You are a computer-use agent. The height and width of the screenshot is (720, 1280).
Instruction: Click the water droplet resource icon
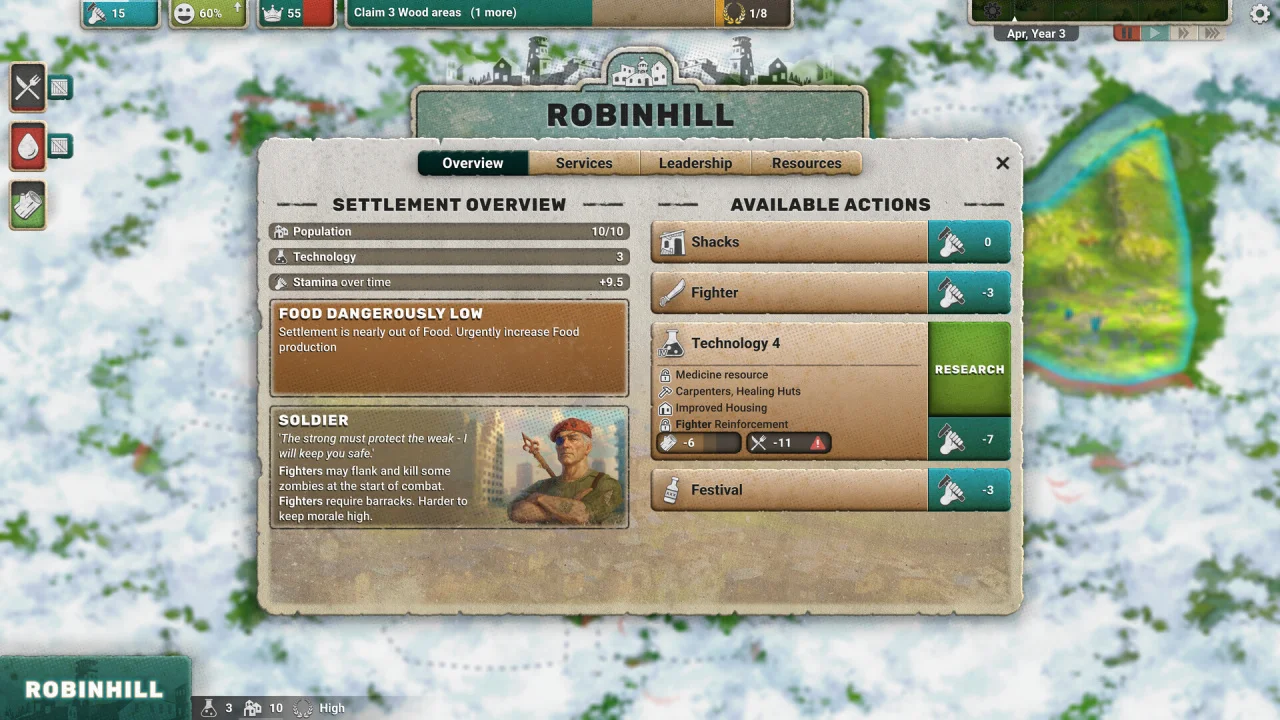28,147
